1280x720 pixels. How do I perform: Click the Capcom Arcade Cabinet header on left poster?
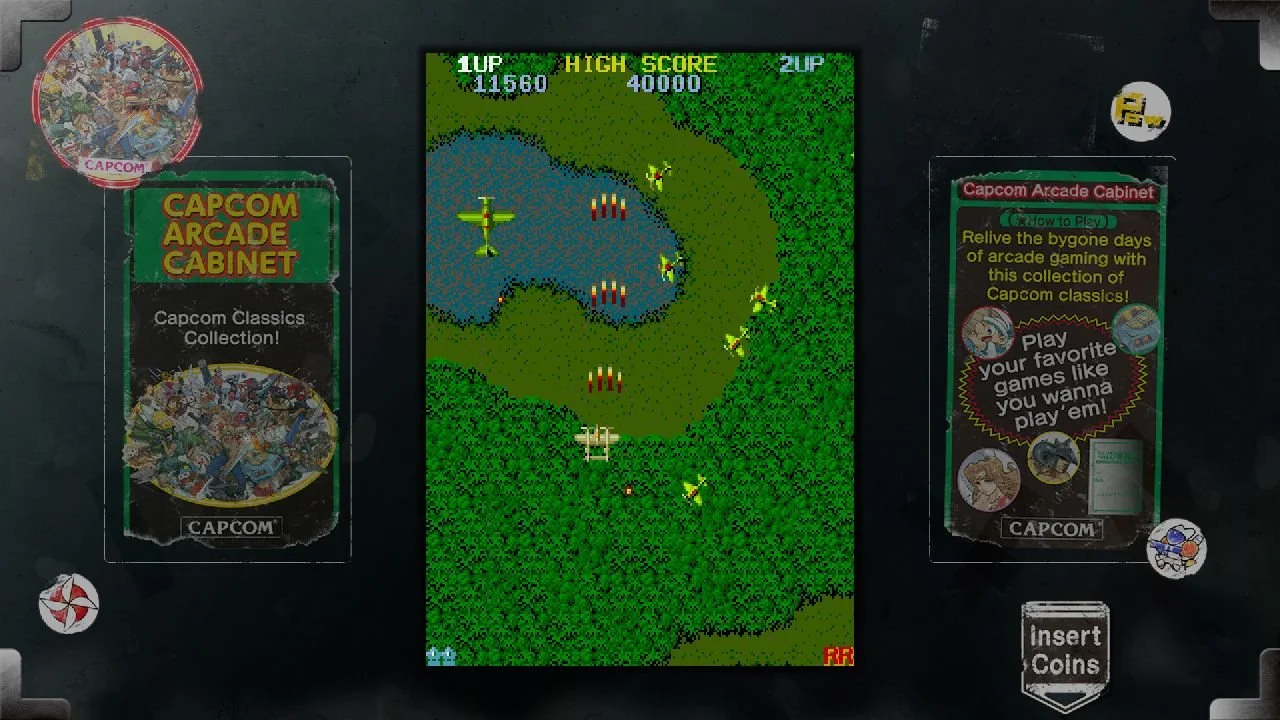click(232, 233)
